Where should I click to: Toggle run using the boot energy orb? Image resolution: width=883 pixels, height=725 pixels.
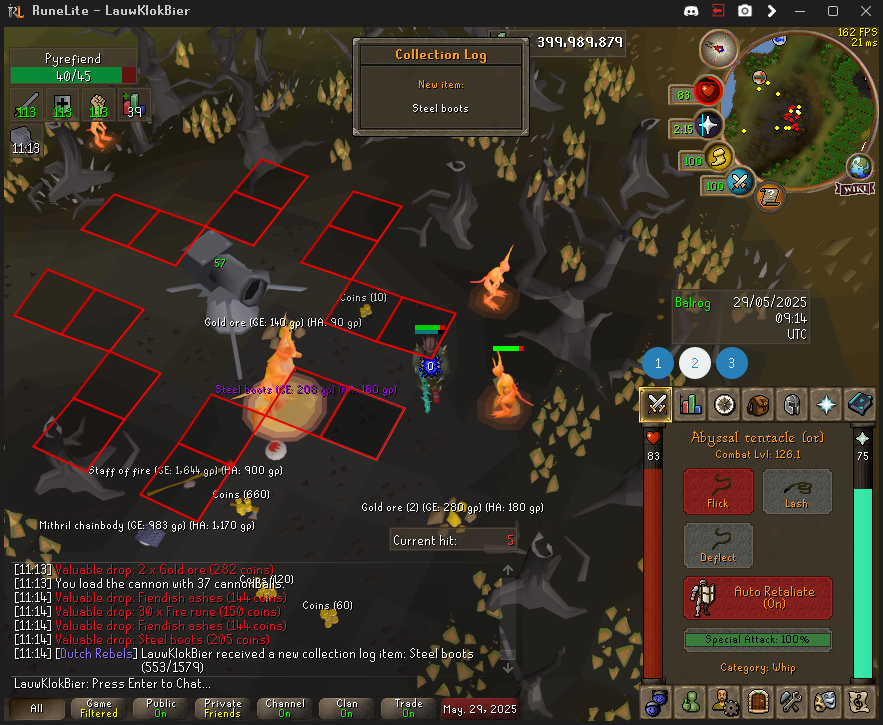(716, 158)
